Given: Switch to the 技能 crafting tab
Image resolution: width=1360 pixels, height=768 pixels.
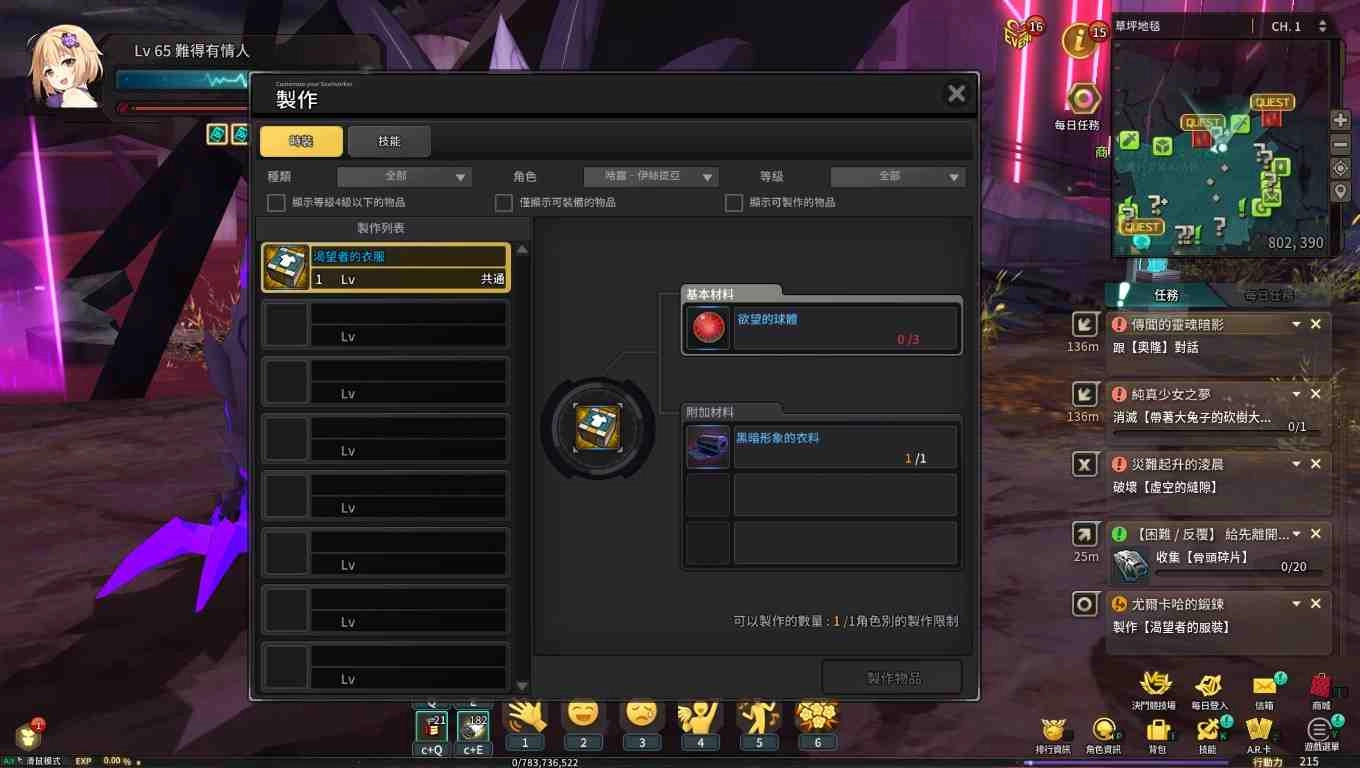Looking at the screenshot, I should (389, 141).
